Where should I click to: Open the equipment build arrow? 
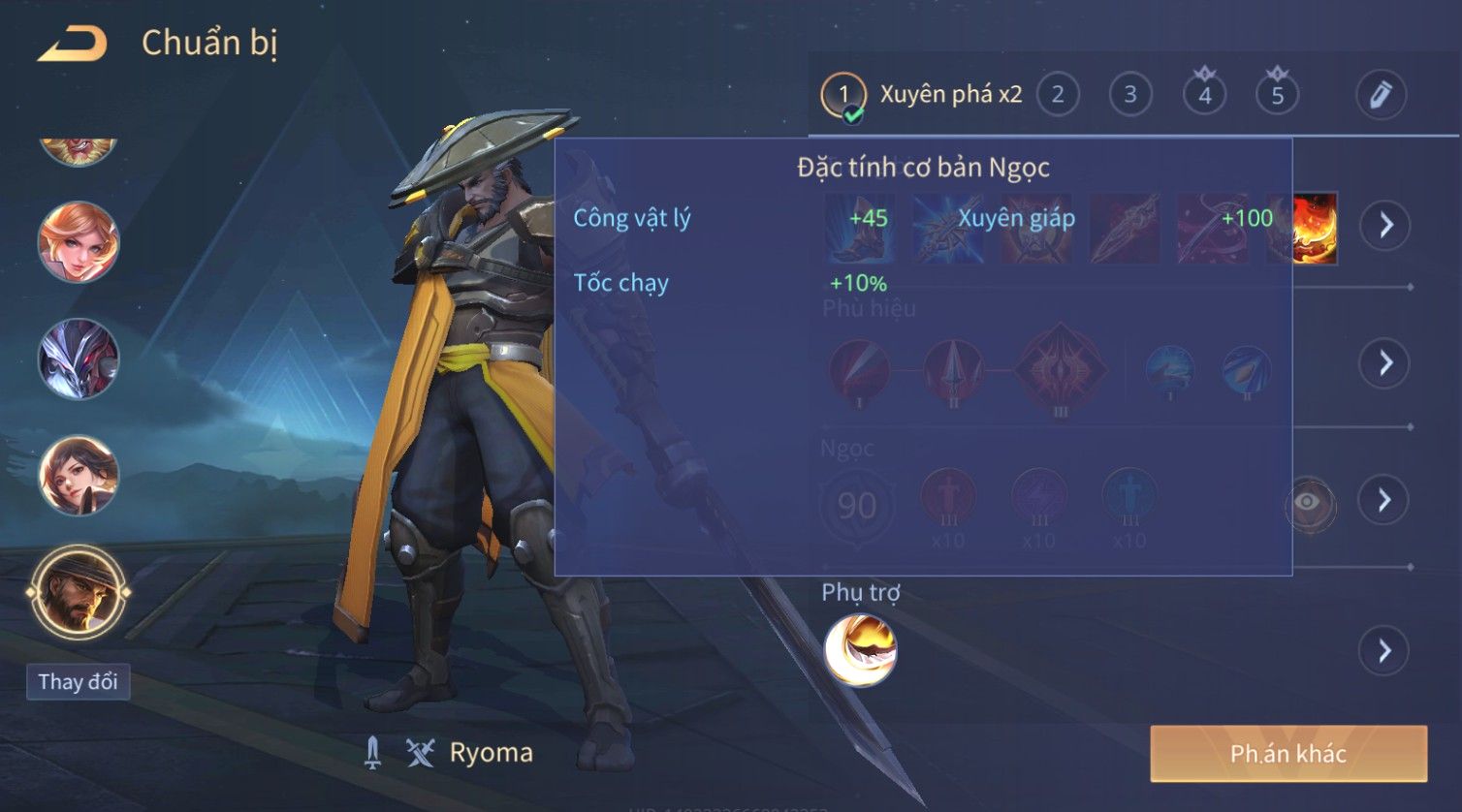(1385, 226)
